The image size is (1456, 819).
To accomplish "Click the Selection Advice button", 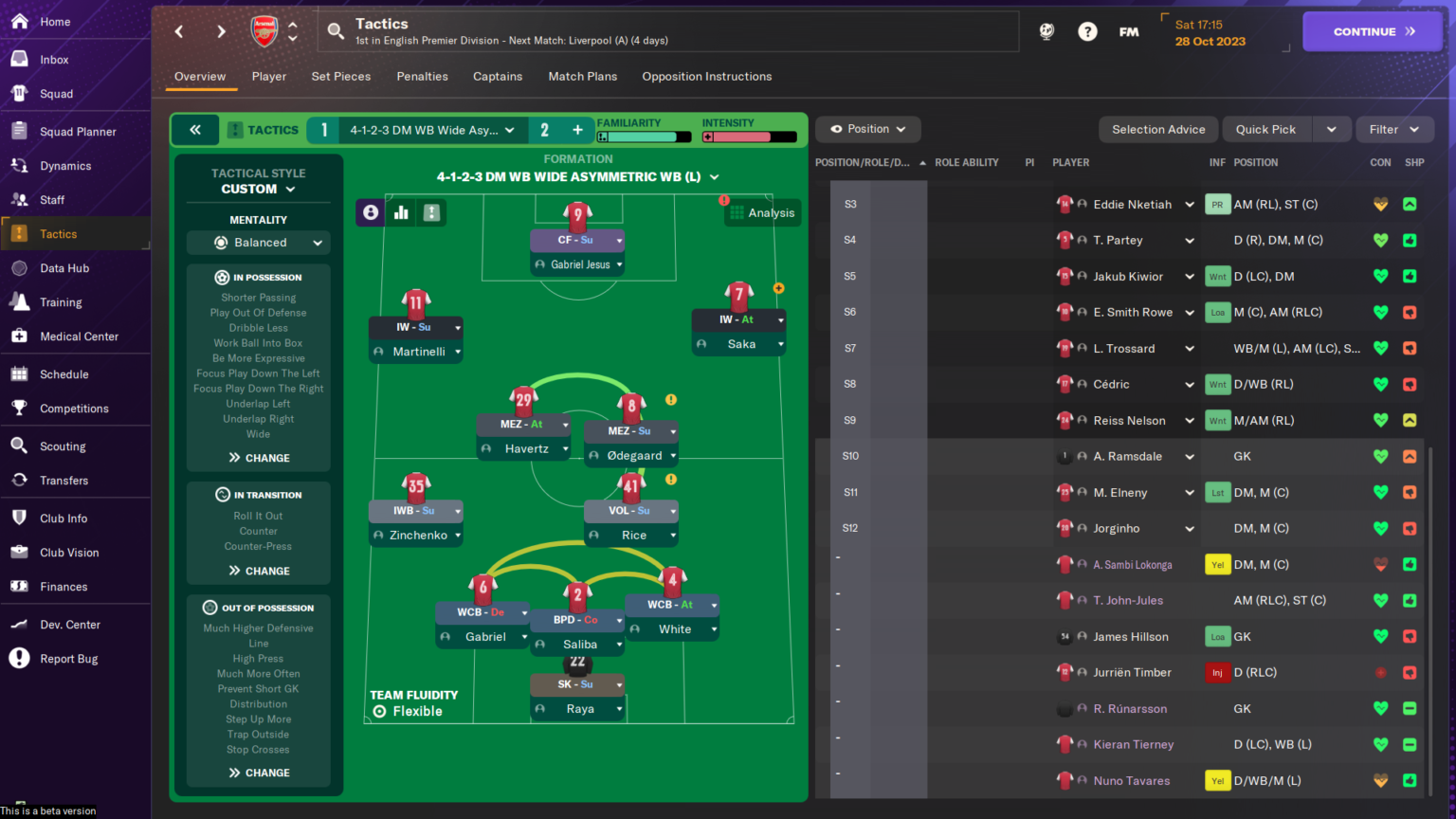I will pos(1157,129).
